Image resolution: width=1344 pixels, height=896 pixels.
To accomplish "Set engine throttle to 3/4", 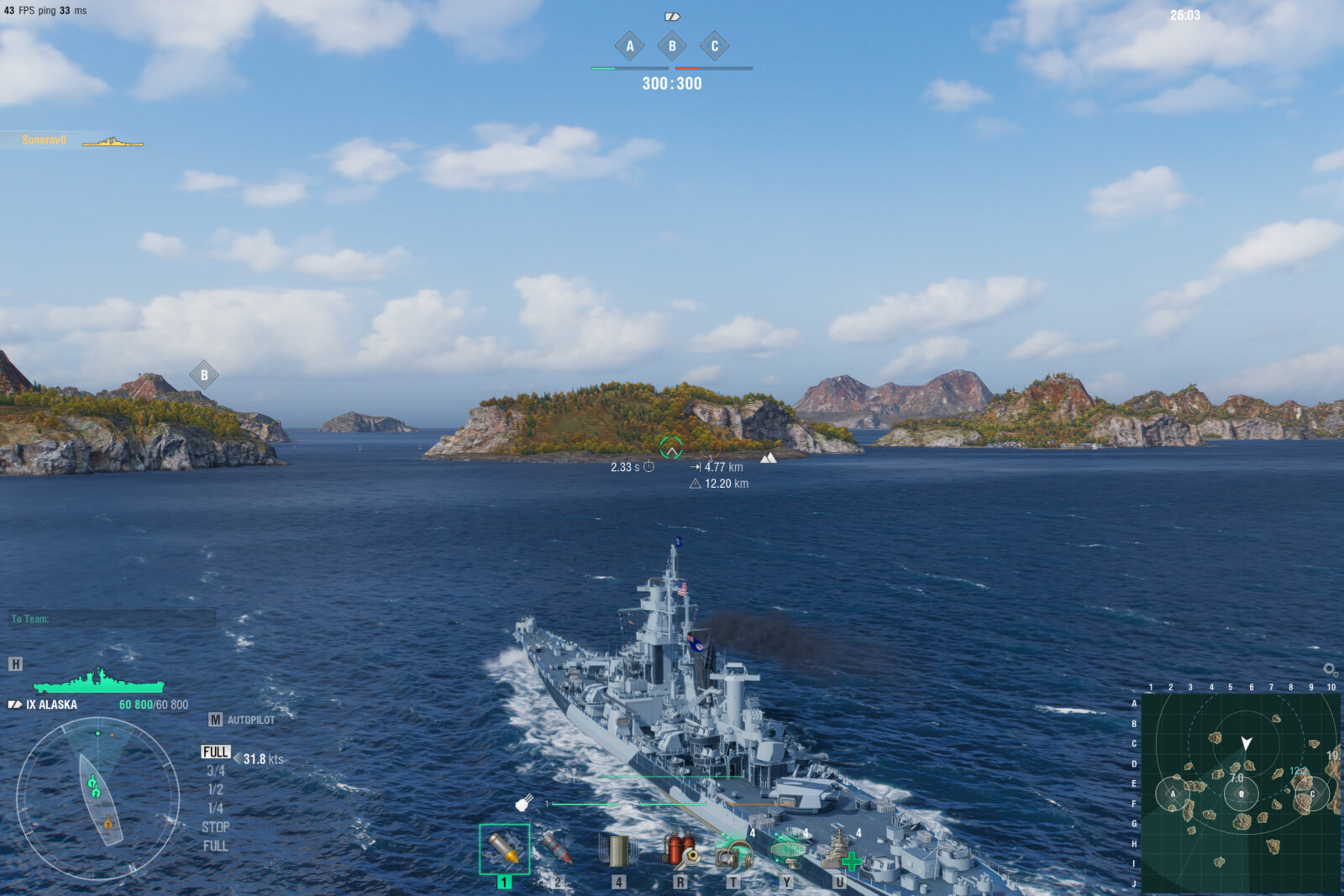I will pos(216,771).
